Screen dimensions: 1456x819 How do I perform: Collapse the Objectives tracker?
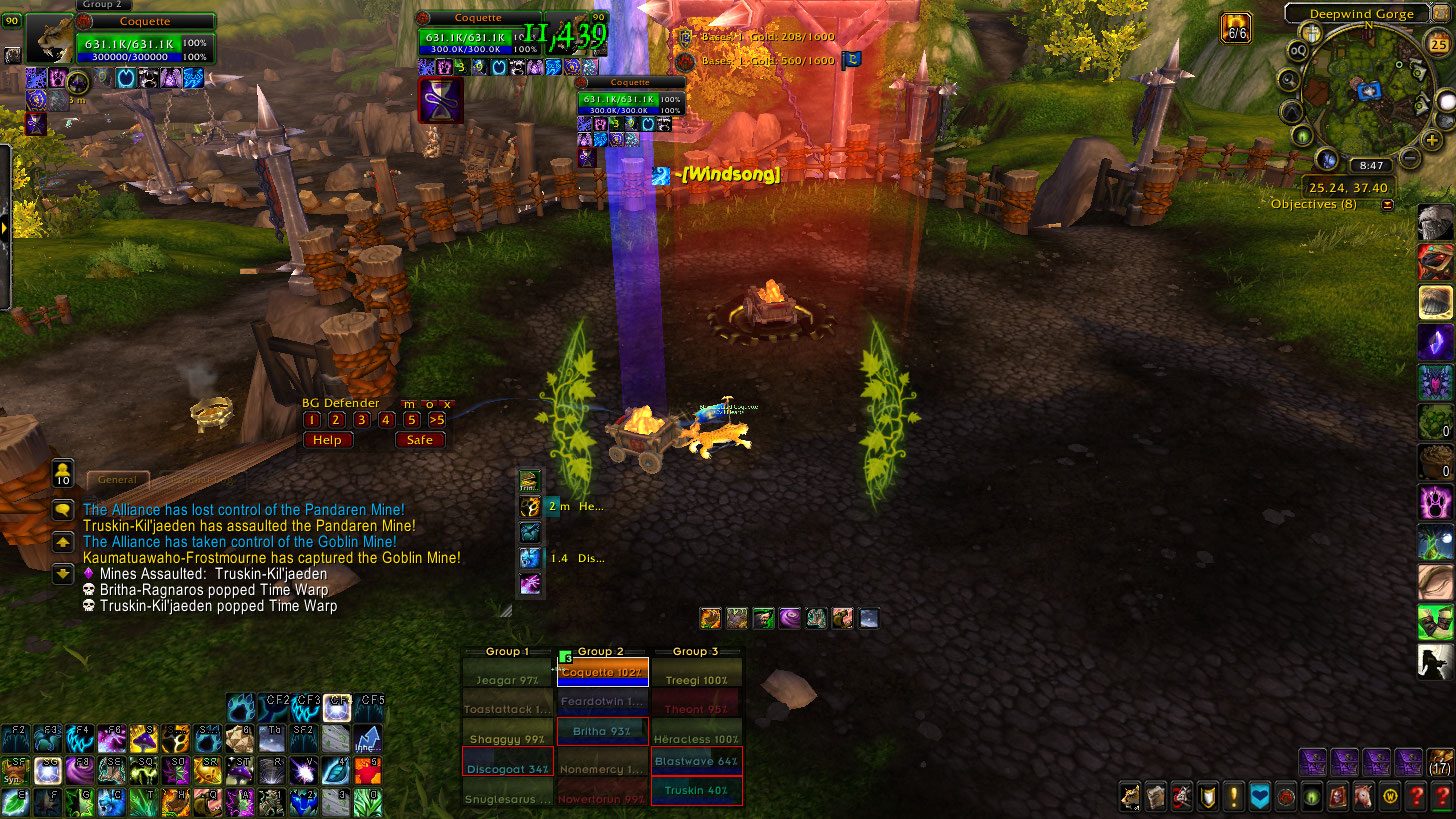1387,205
